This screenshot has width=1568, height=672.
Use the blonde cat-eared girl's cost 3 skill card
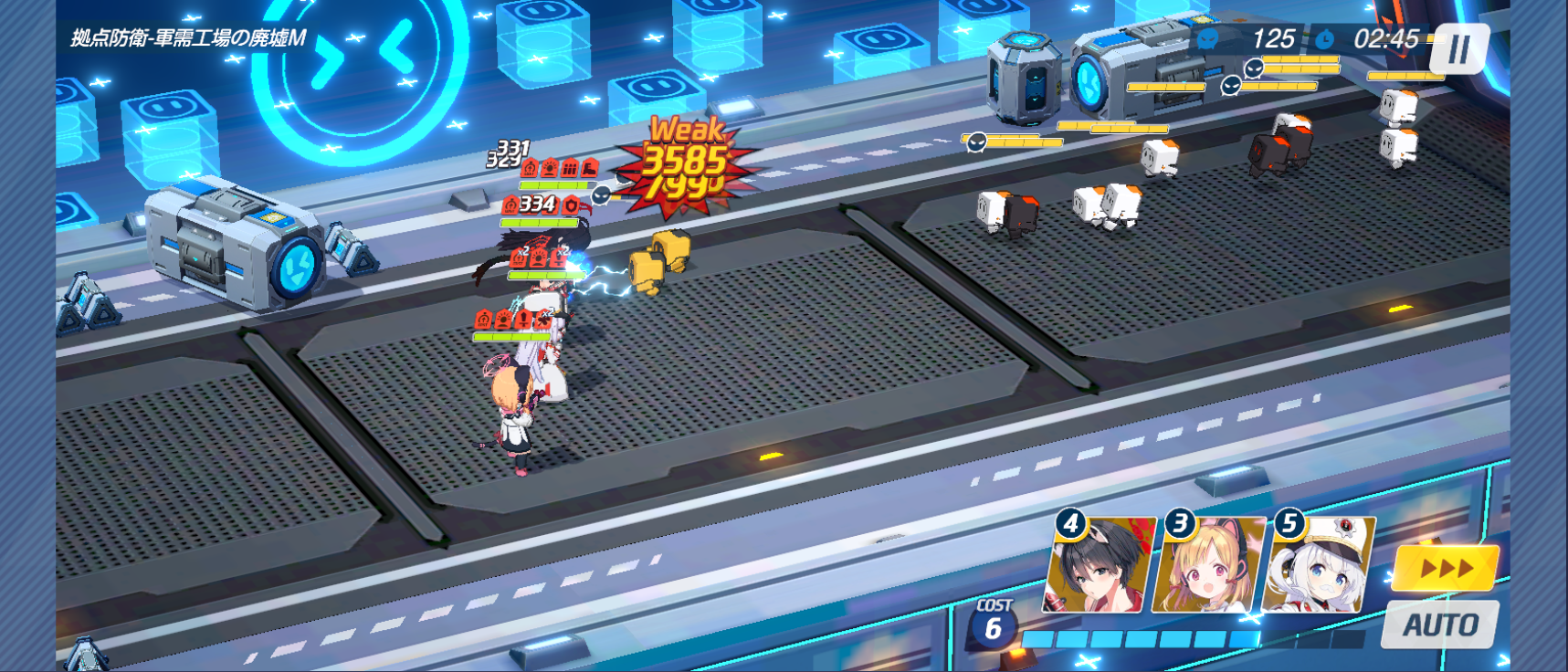point(1209,566)
